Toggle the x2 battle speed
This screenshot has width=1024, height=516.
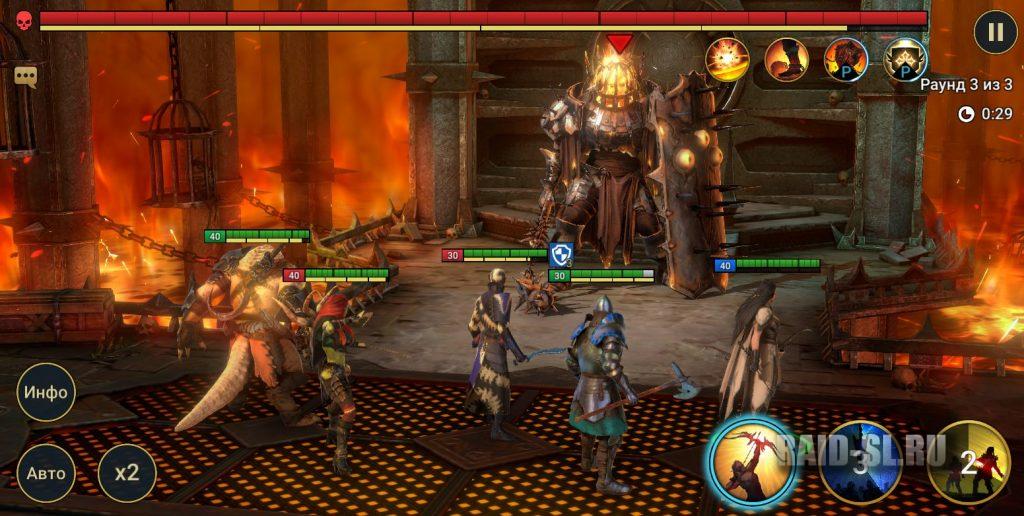pyautogui.click(x=127, y=473)
